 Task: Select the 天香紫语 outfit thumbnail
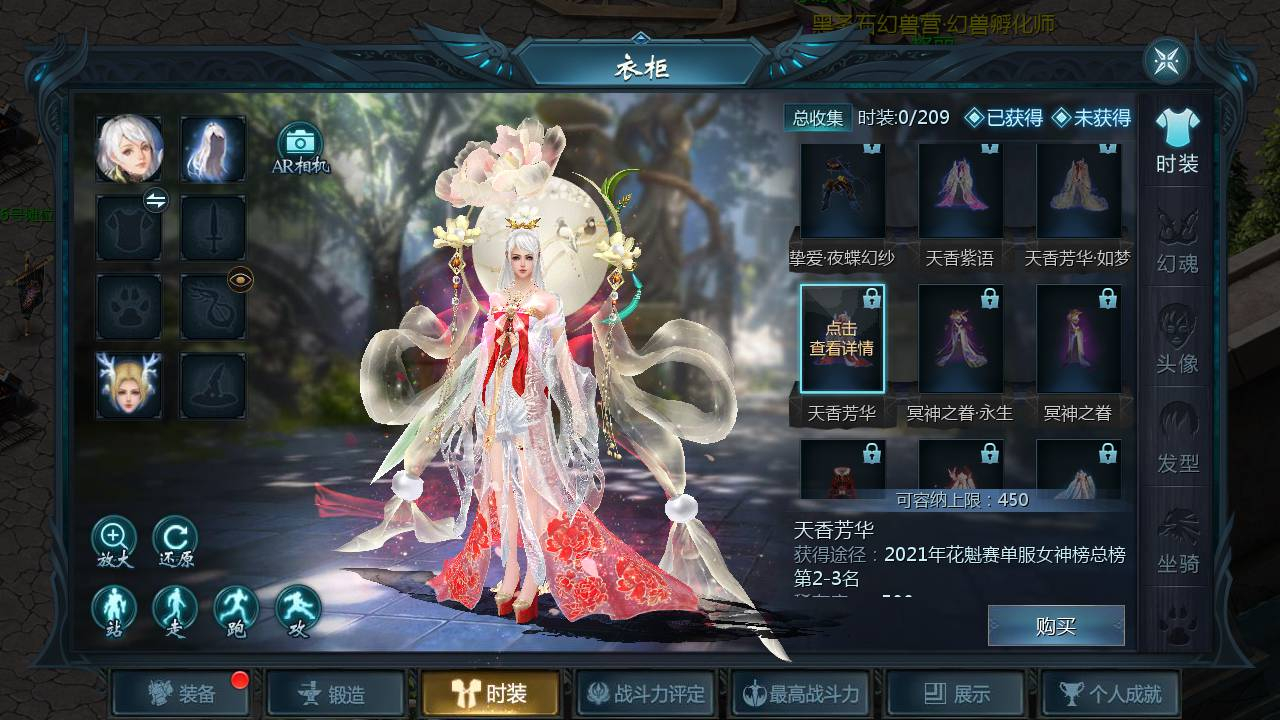point(960,192)
